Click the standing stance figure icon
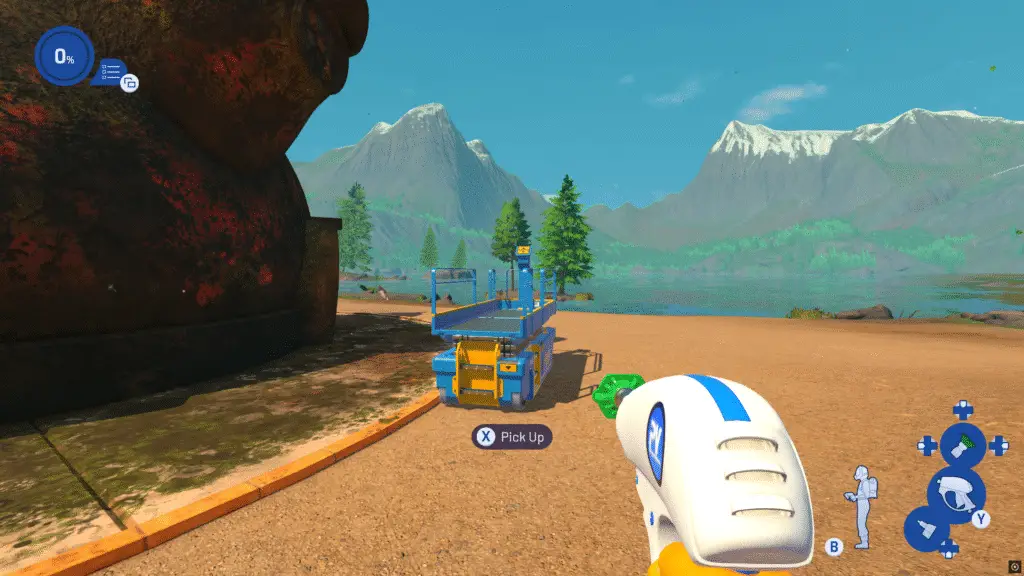The width and height of the screenshot is (1024, 576). click(x=861, y=498)
